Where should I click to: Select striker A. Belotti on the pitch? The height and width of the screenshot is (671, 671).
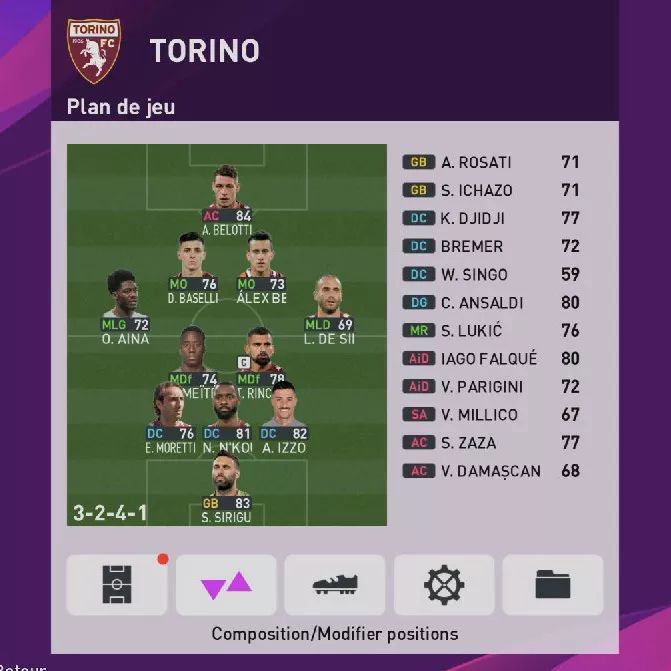[226, 195]
